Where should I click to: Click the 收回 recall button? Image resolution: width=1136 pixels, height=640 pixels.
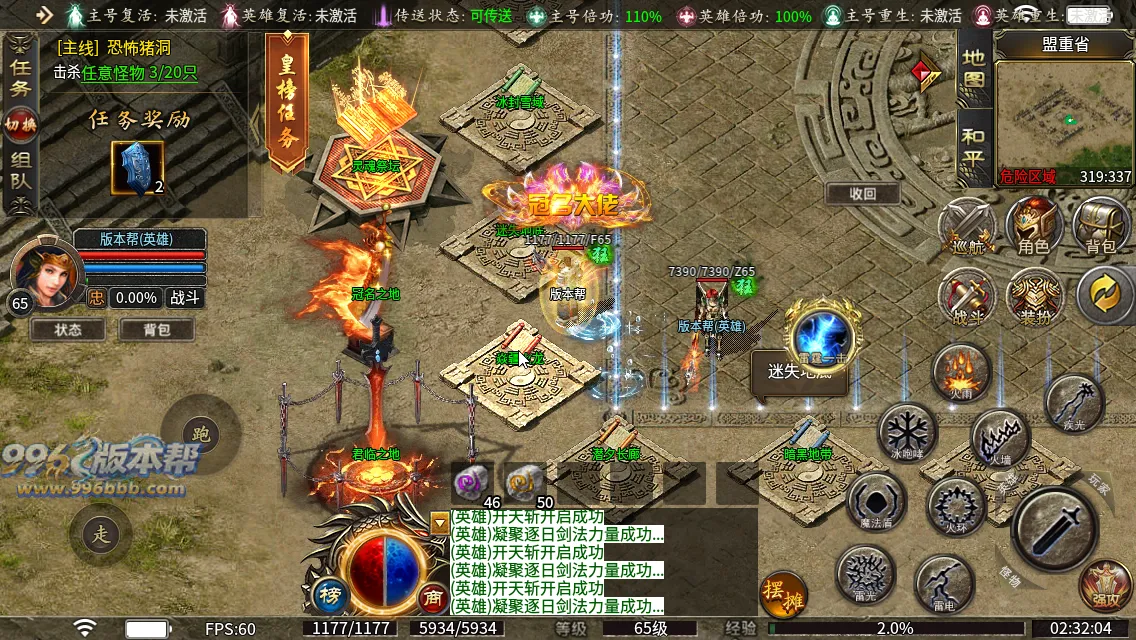(x=862, y=193)
